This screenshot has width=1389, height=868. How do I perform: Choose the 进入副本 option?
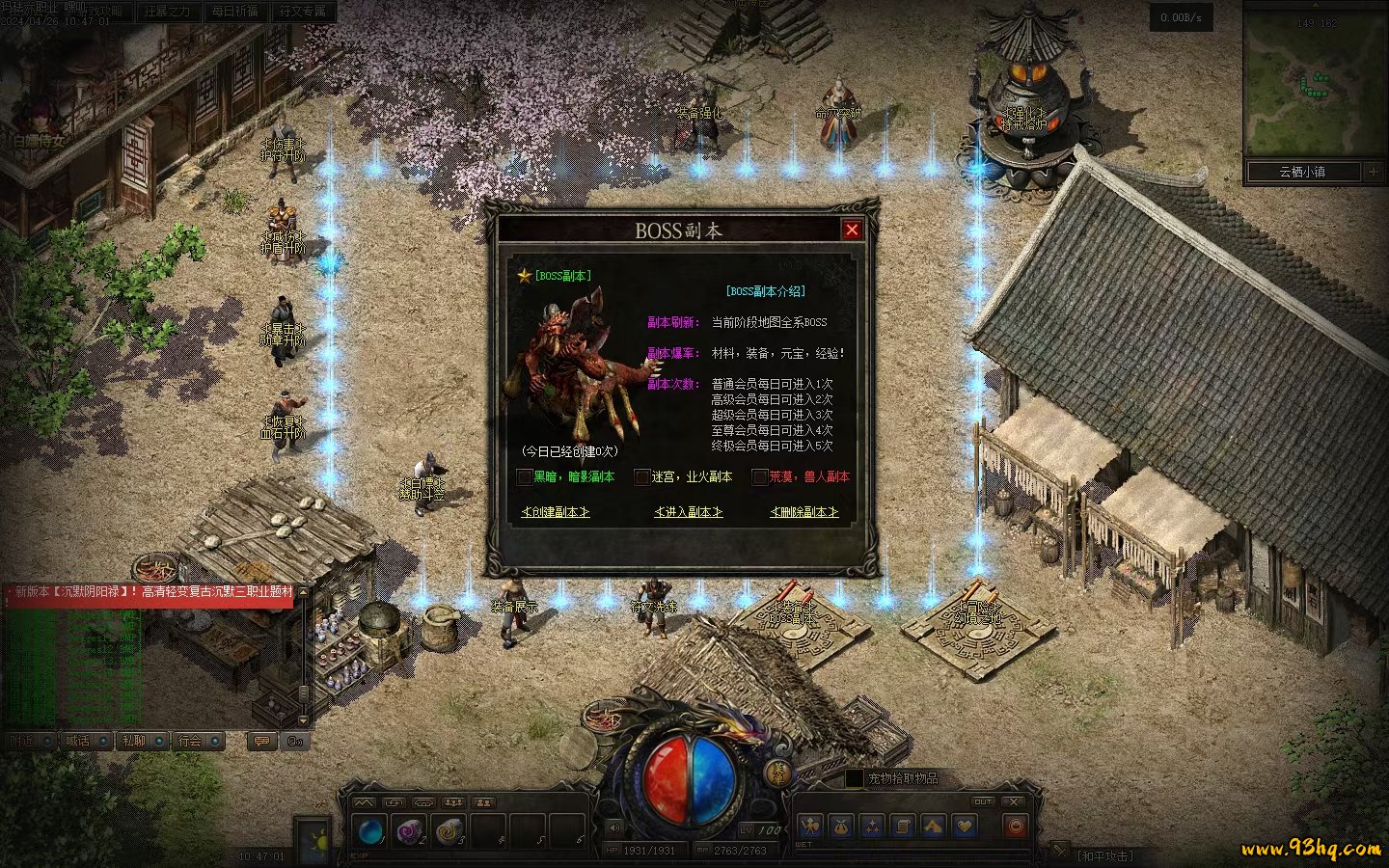coord(688,512)
